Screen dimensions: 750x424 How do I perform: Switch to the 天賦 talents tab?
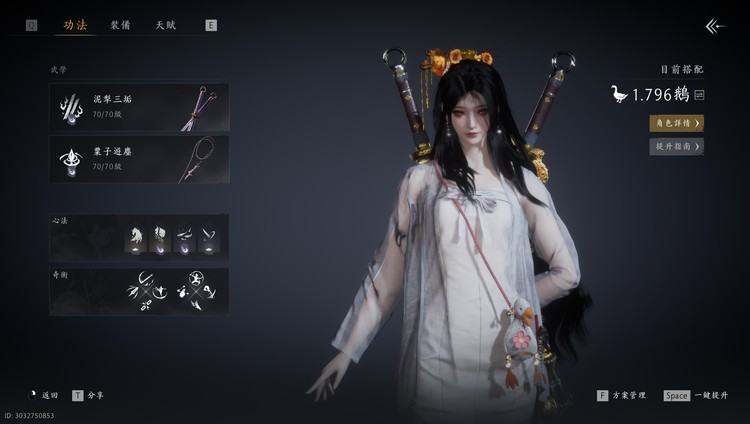(166, 25)
